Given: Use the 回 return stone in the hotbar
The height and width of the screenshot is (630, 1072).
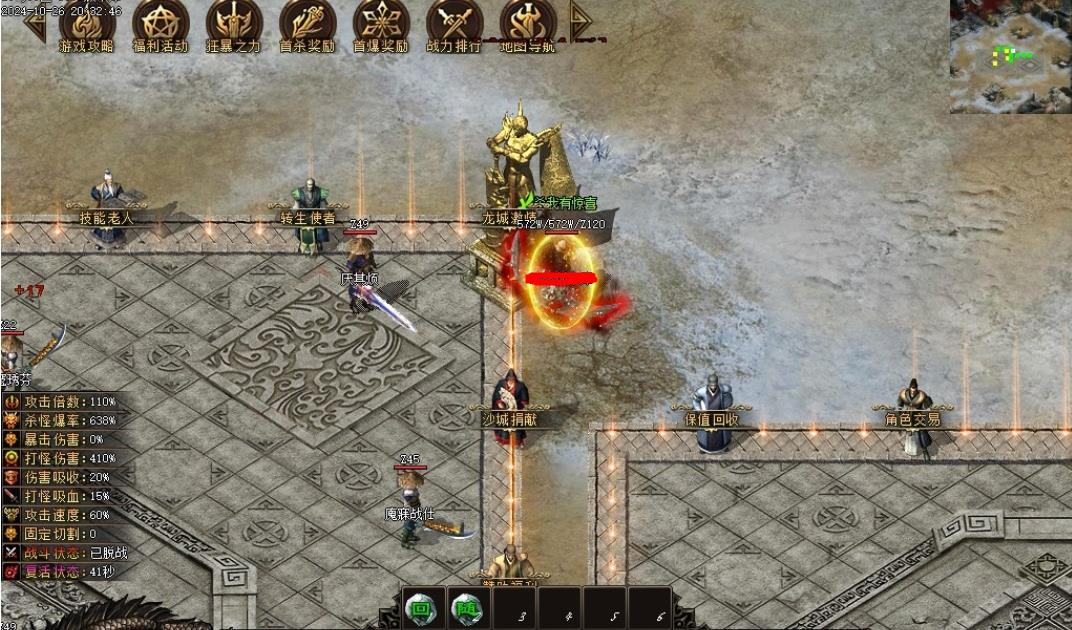Looking at the screenshot, I should pyautogui.click(x=422, y=607).
